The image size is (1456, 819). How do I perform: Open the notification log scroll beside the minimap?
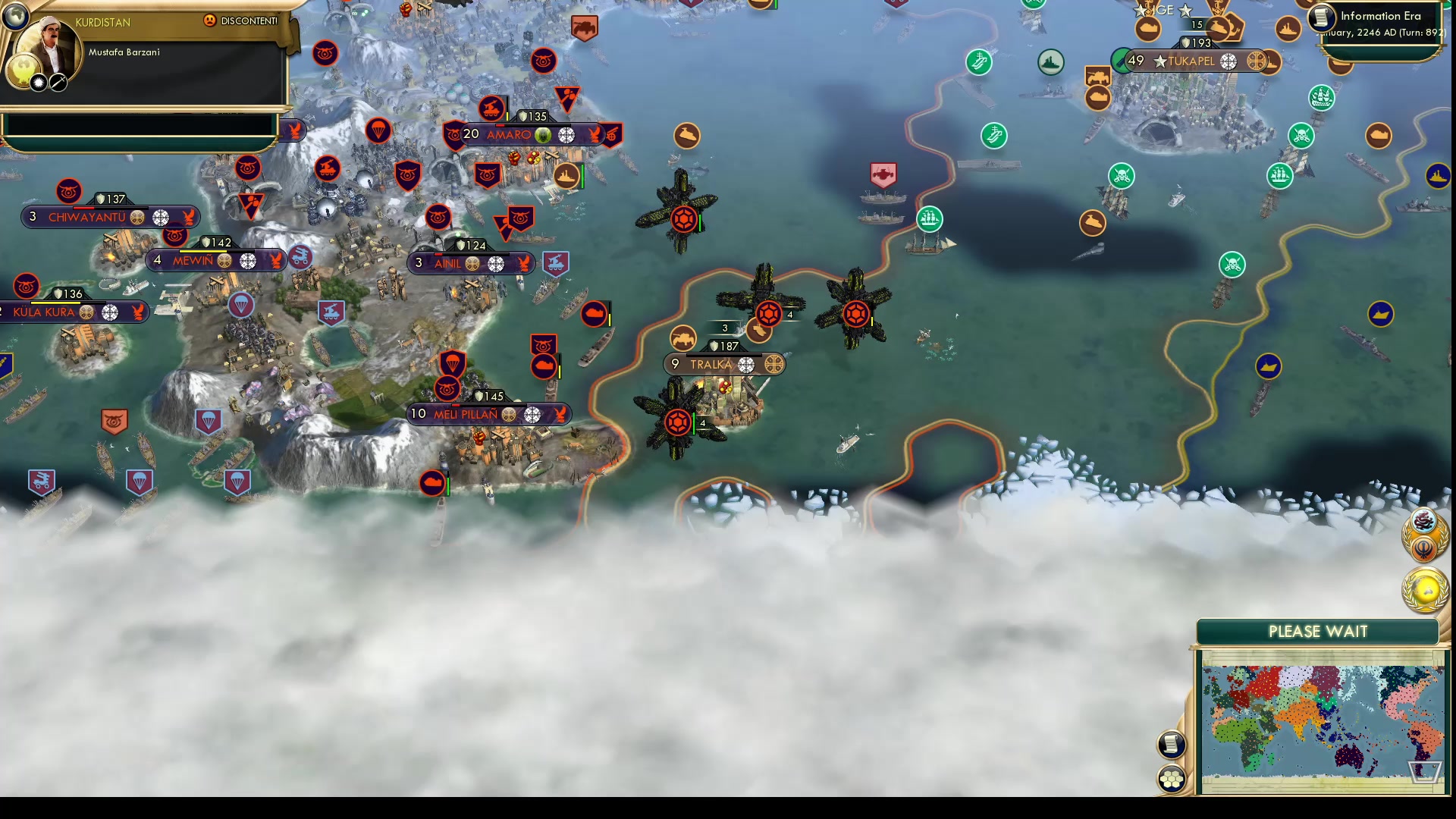click(1172, 745)
